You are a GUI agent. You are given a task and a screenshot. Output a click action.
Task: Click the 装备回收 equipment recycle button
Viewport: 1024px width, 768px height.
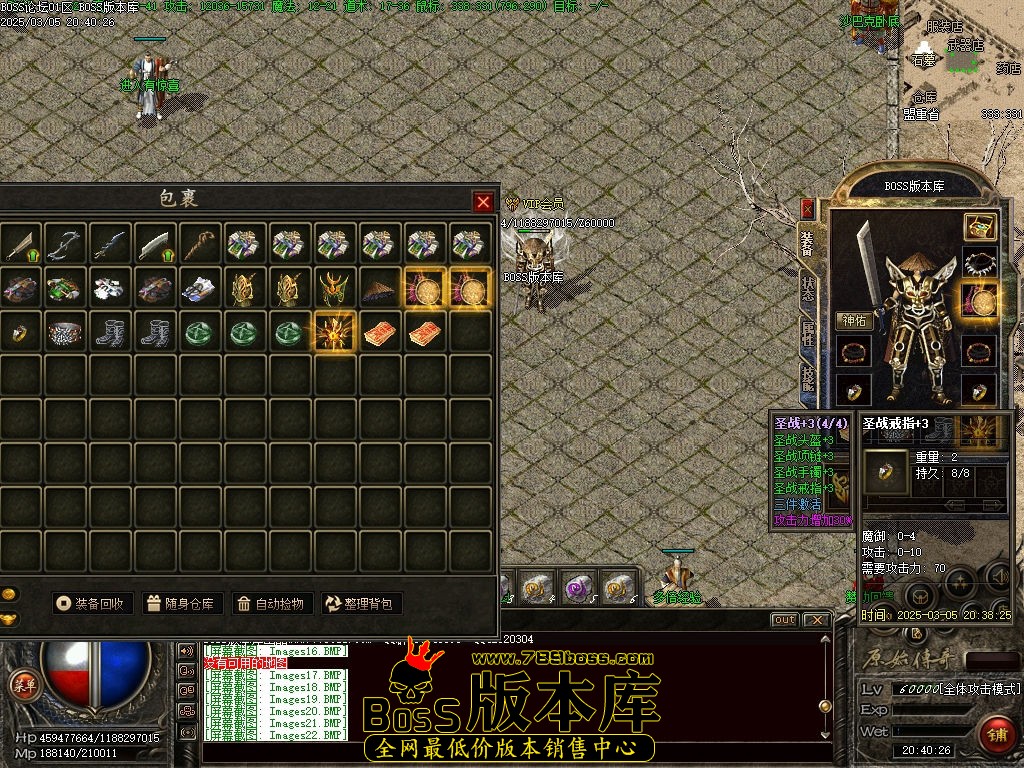(x=92, y=603)
